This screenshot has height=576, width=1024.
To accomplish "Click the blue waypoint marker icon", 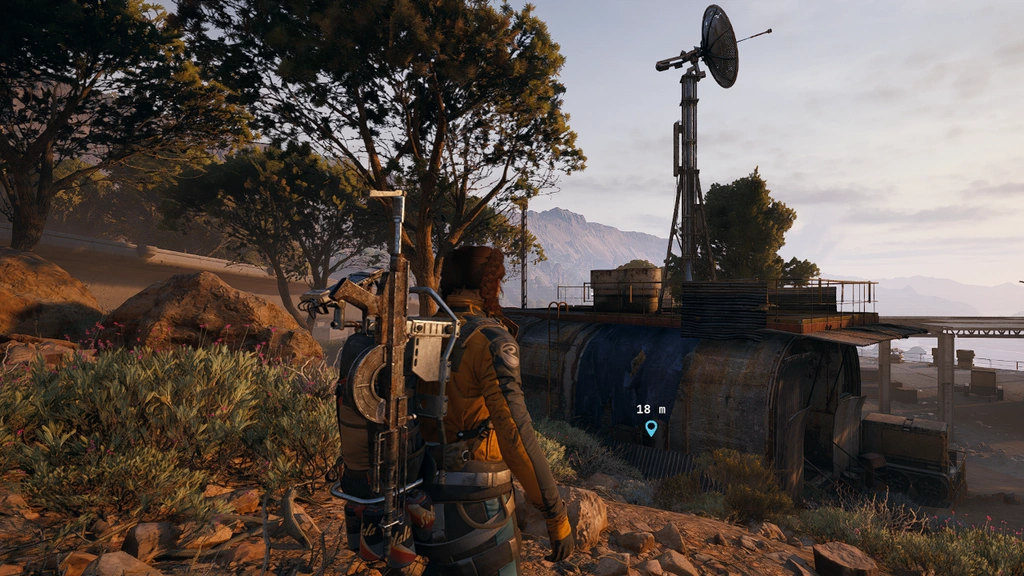I will tap(651, 428).
